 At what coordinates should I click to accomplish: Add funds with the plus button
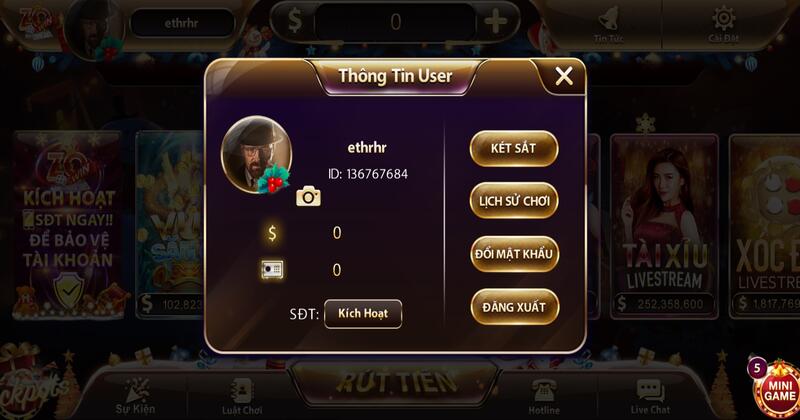(x=495, y=22)
